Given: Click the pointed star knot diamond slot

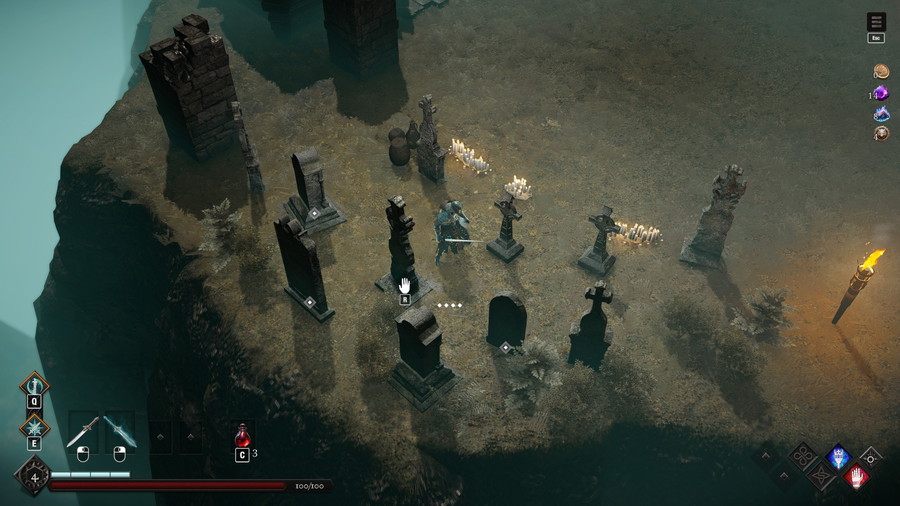Looking at the screenshot, I should click(x=820, y=476).
